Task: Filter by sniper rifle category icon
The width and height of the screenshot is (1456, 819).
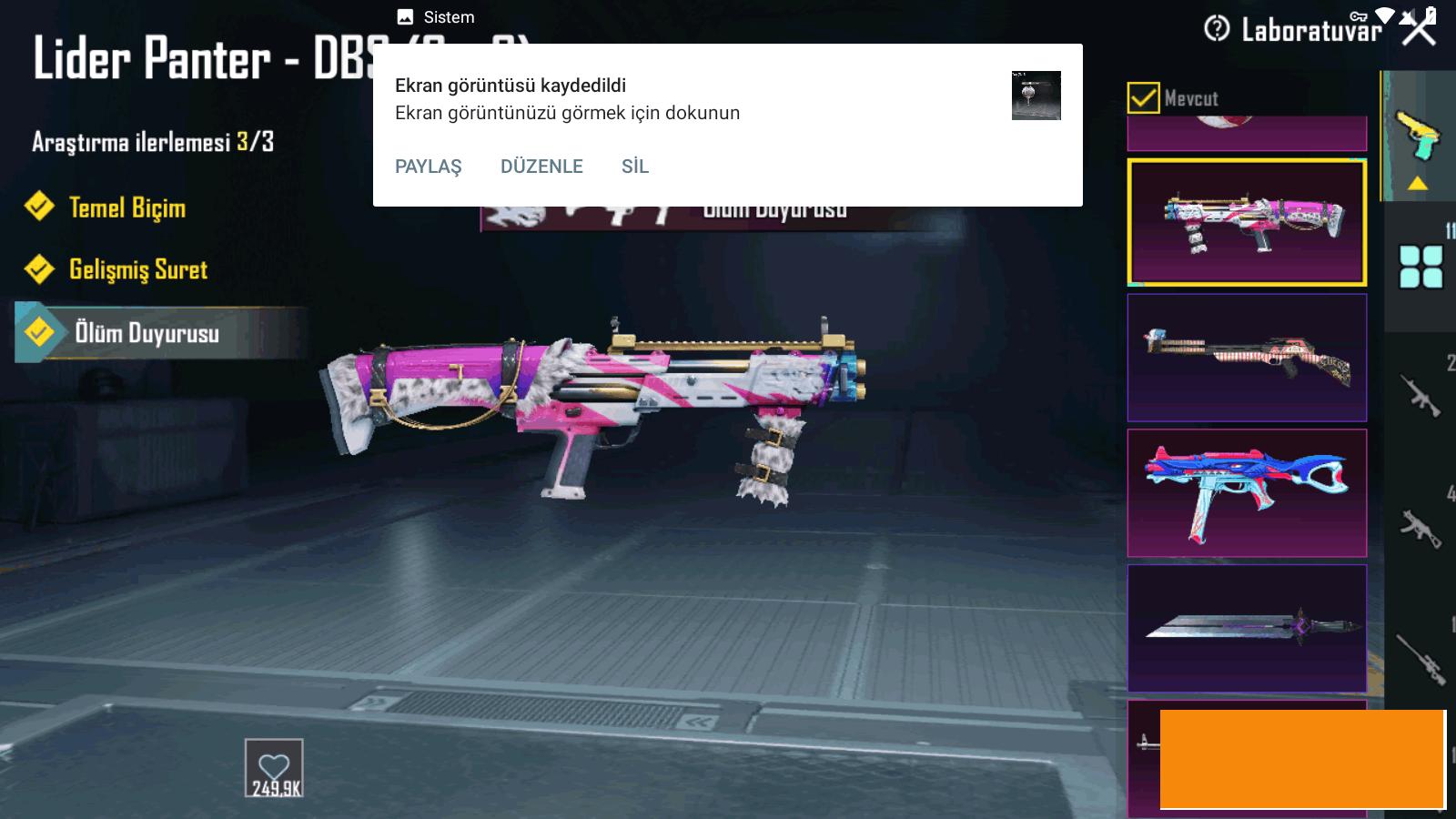Action: [x=1421, y=657]
